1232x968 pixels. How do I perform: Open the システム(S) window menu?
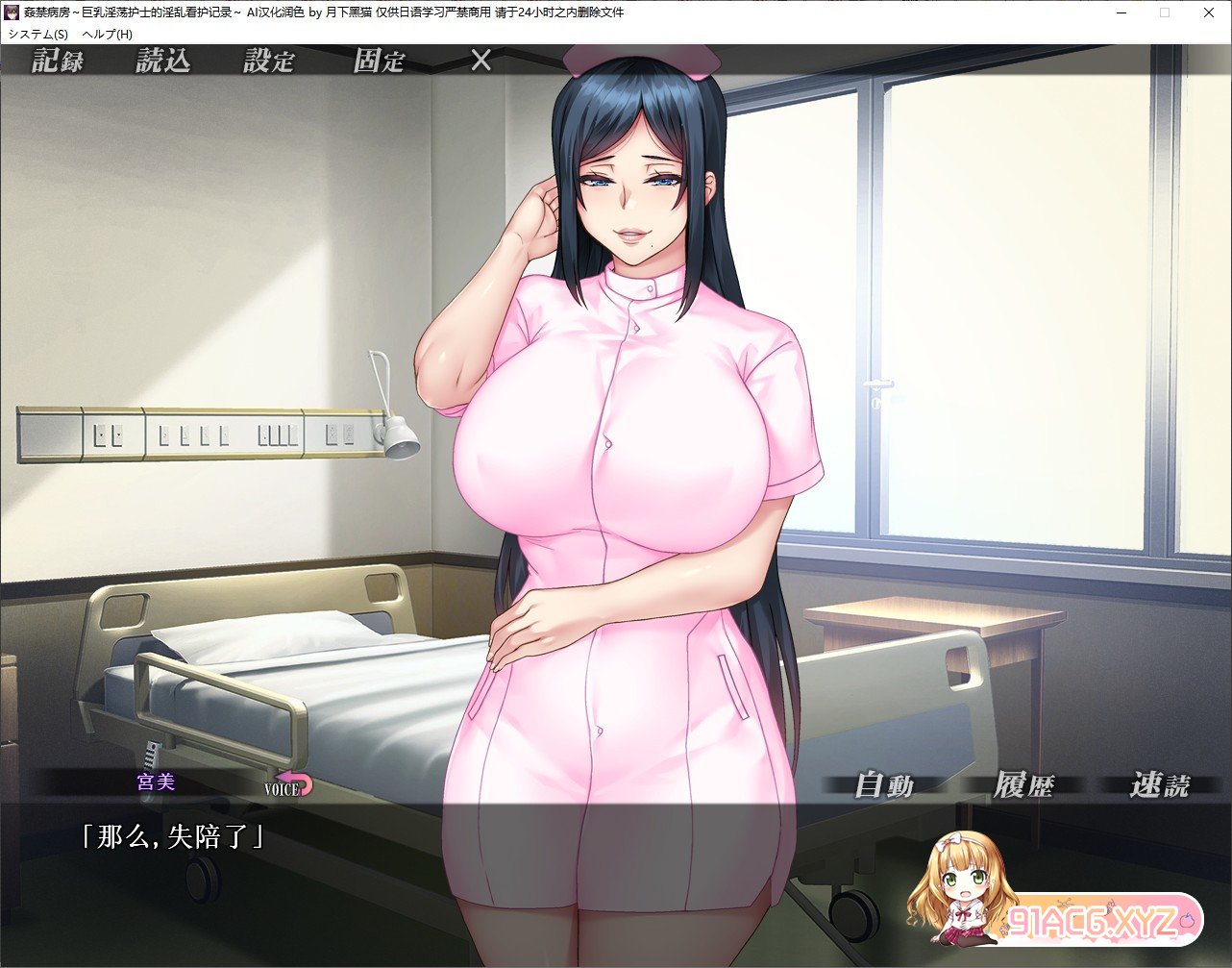pyautogui.click(x=38, y=34)
